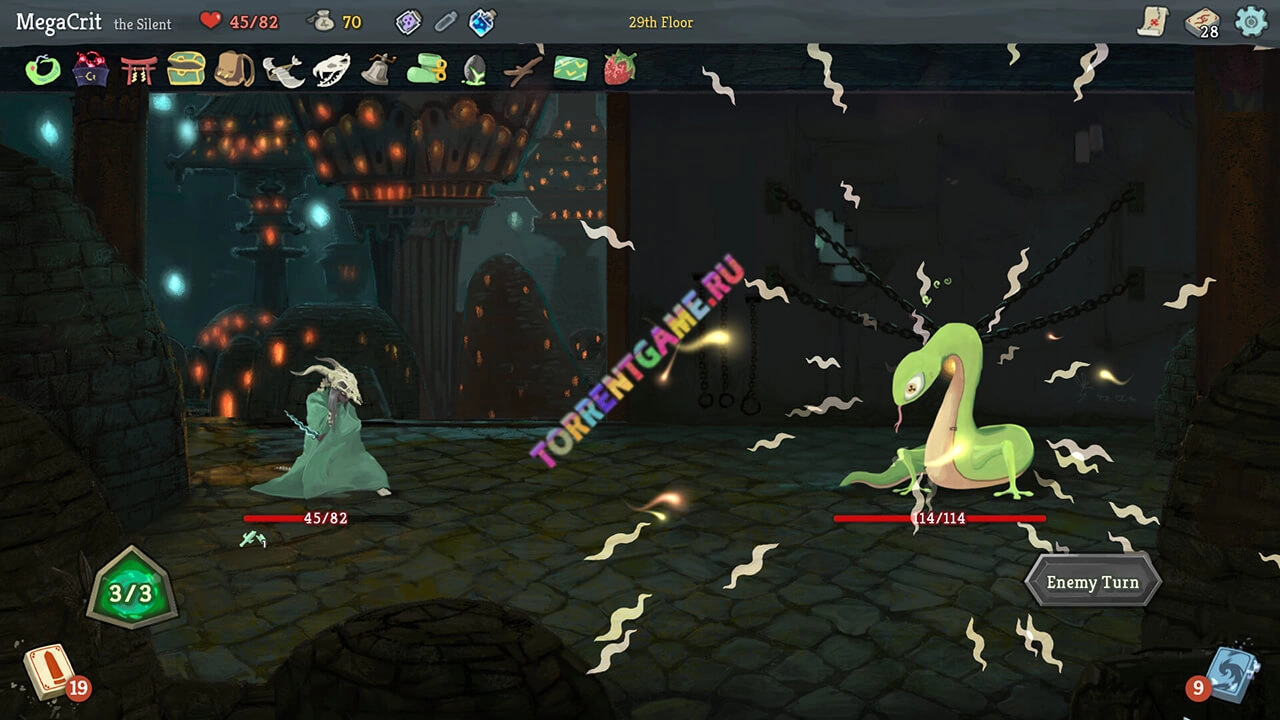Inspect the red torii gate relic
The image size is (1280, 720).
click(138, 70)
